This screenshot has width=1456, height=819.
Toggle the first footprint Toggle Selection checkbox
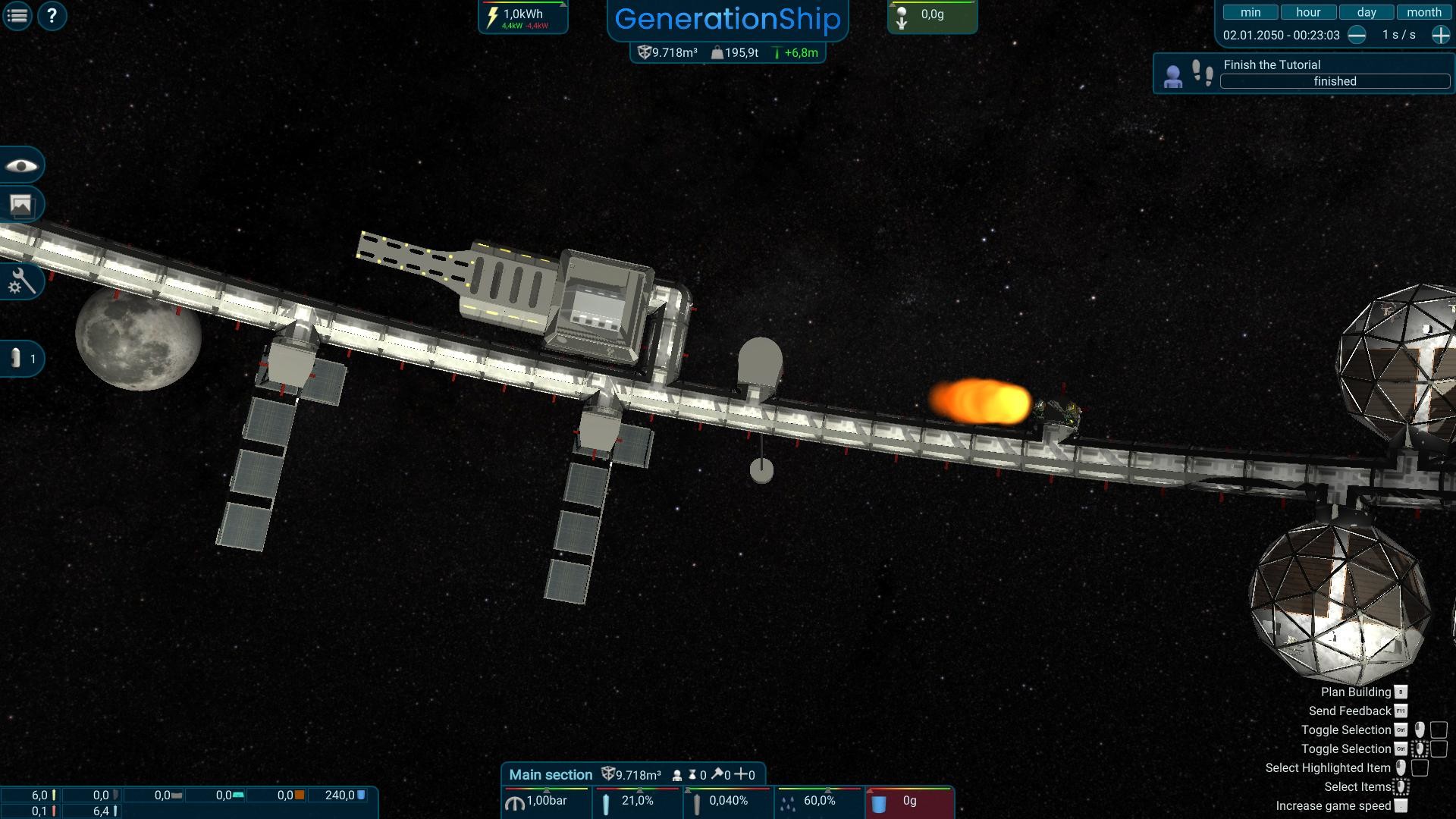1437,730
